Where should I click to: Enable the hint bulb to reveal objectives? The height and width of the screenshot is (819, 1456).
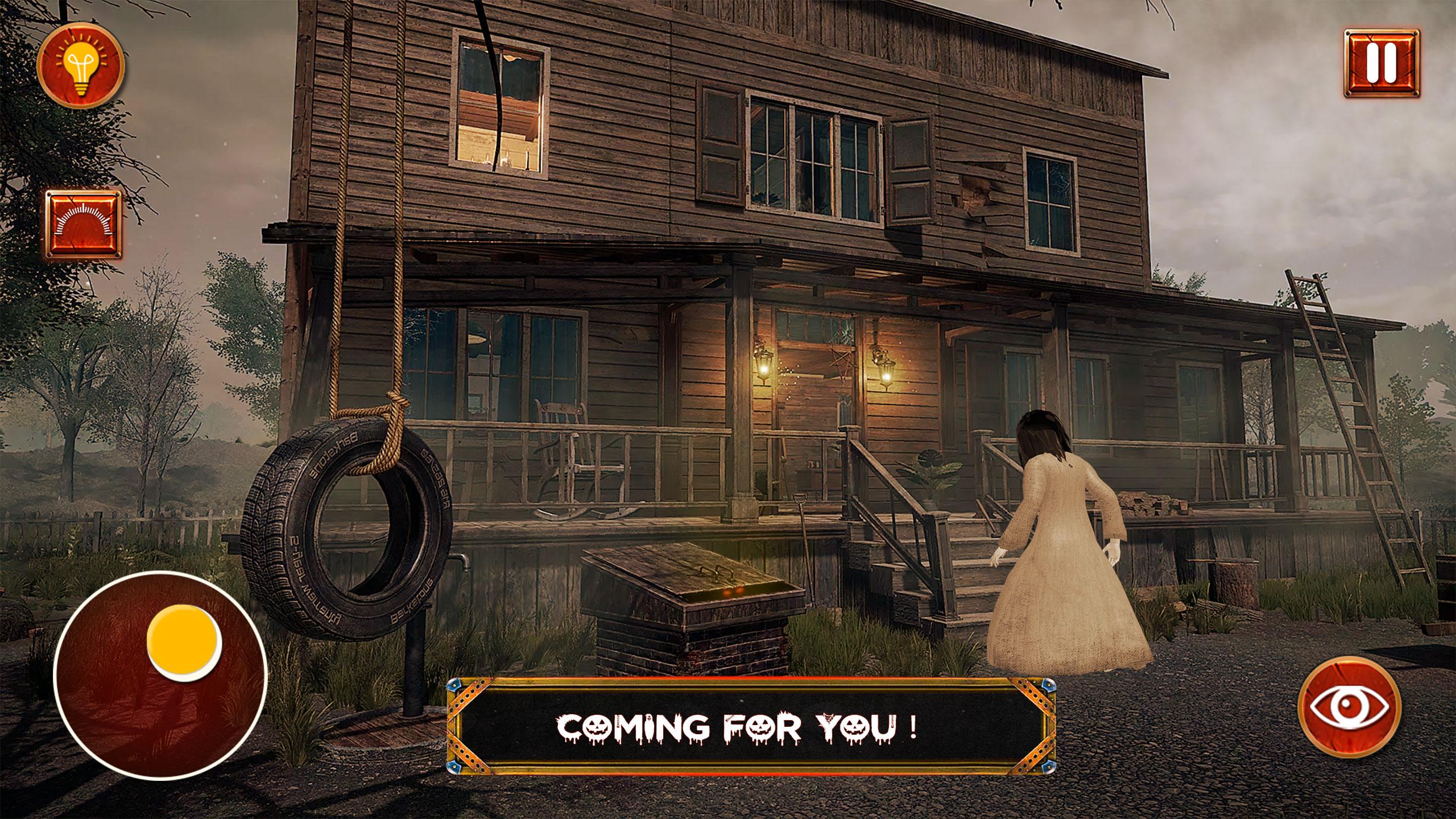(x=81, y=67)
